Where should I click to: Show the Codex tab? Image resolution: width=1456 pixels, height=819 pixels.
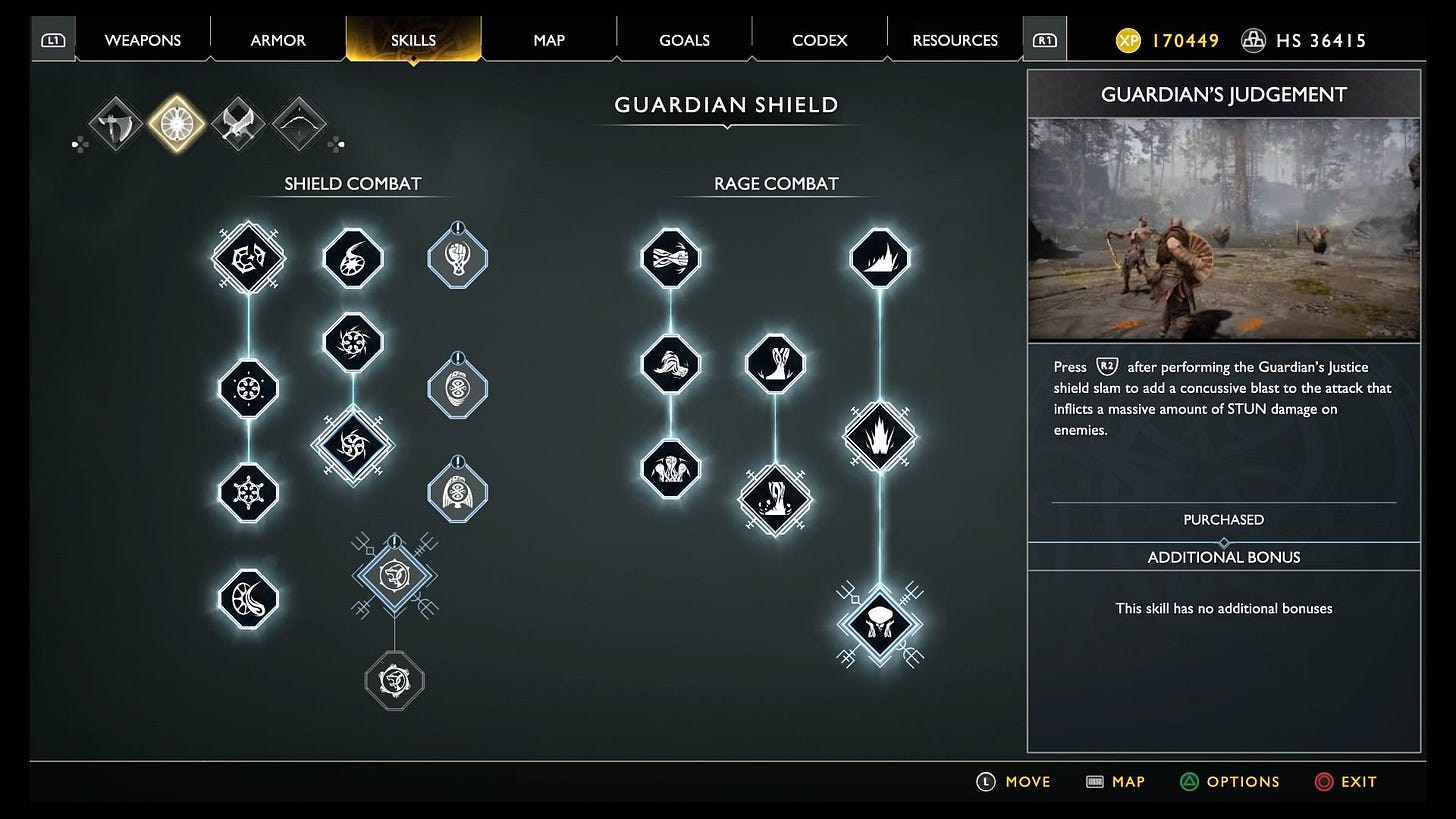tap(819, 41)
